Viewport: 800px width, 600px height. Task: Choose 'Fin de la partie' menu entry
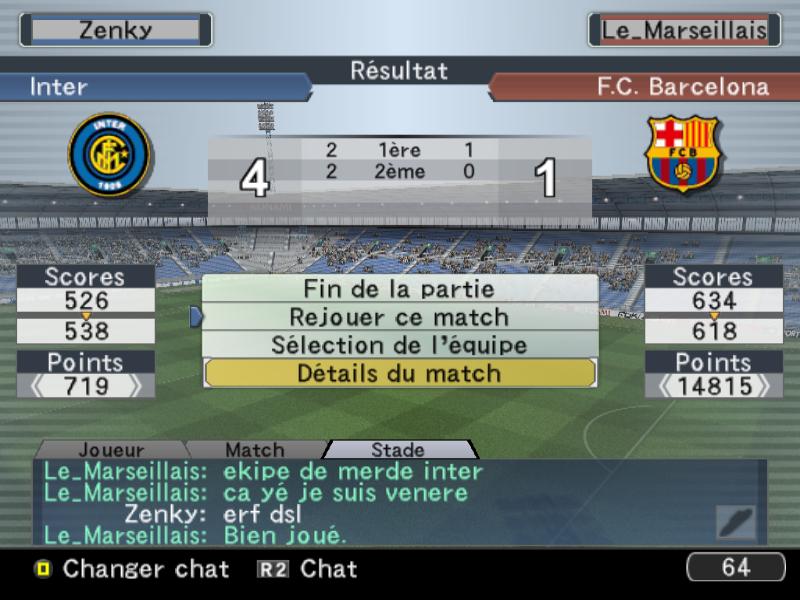coord(399,289)
